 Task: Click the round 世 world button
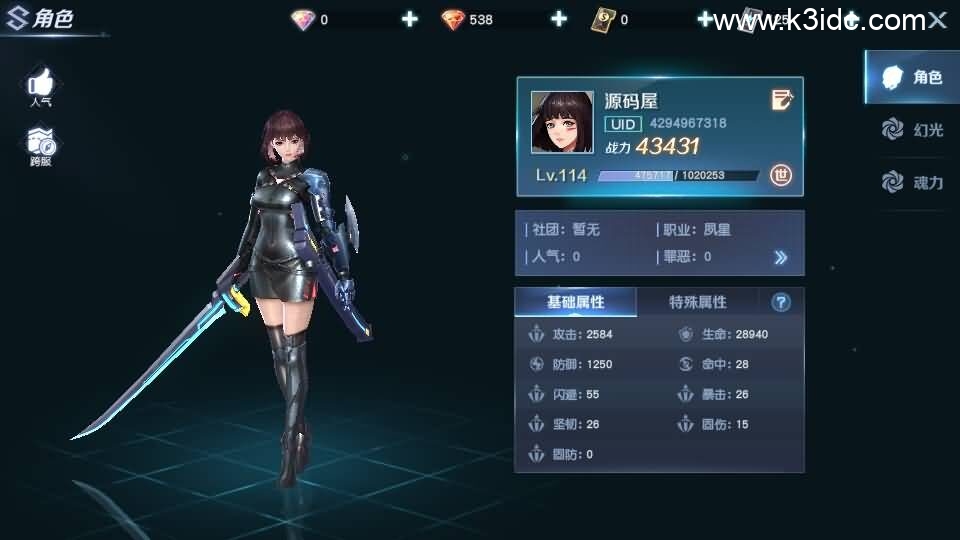click(781, 175)
